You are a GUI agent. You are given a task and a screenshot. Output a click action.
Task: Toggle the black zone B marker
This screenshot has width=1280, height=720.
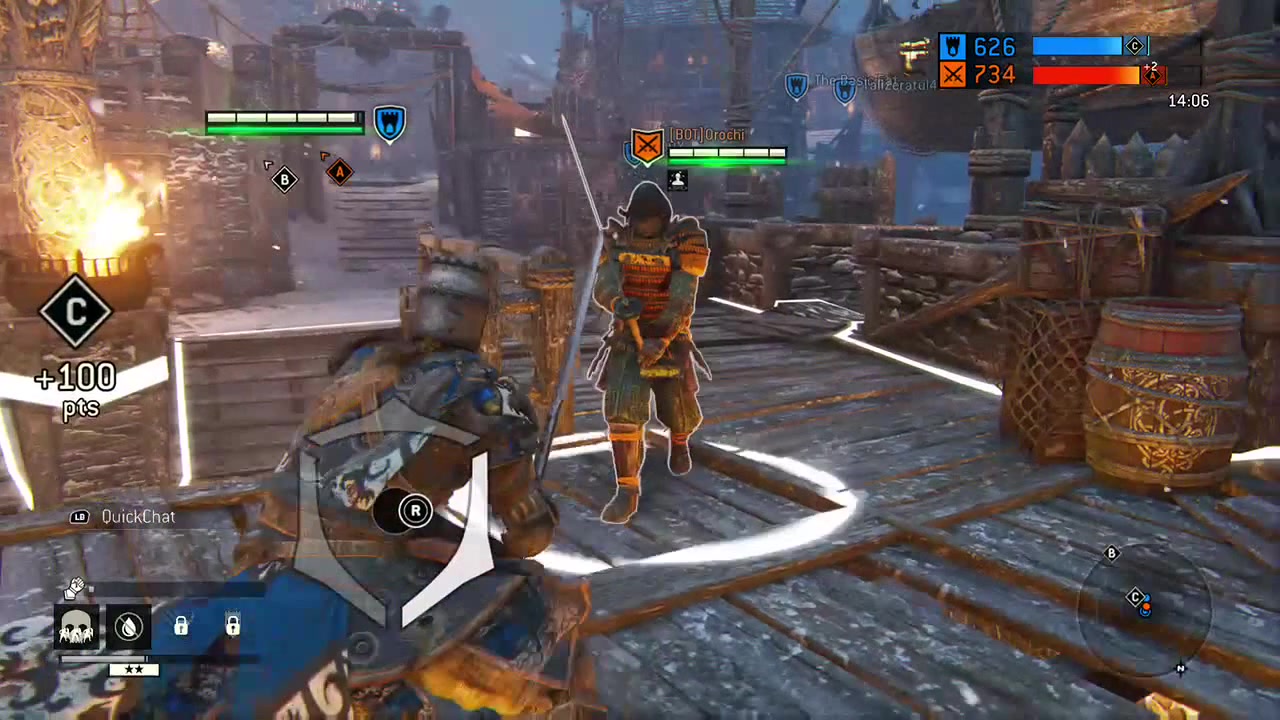[284, 179]
